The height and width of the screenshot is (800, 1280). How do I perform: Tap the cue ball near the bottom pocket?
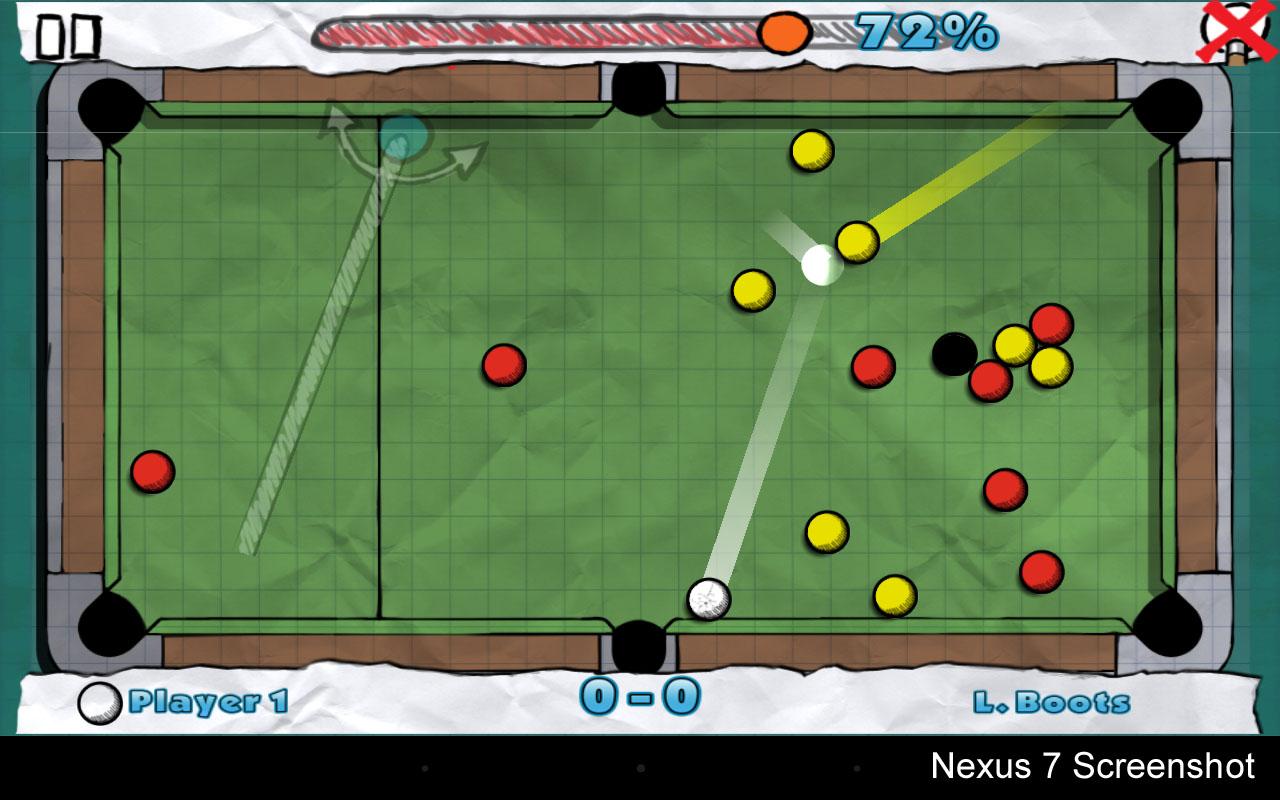pos(710,600)
